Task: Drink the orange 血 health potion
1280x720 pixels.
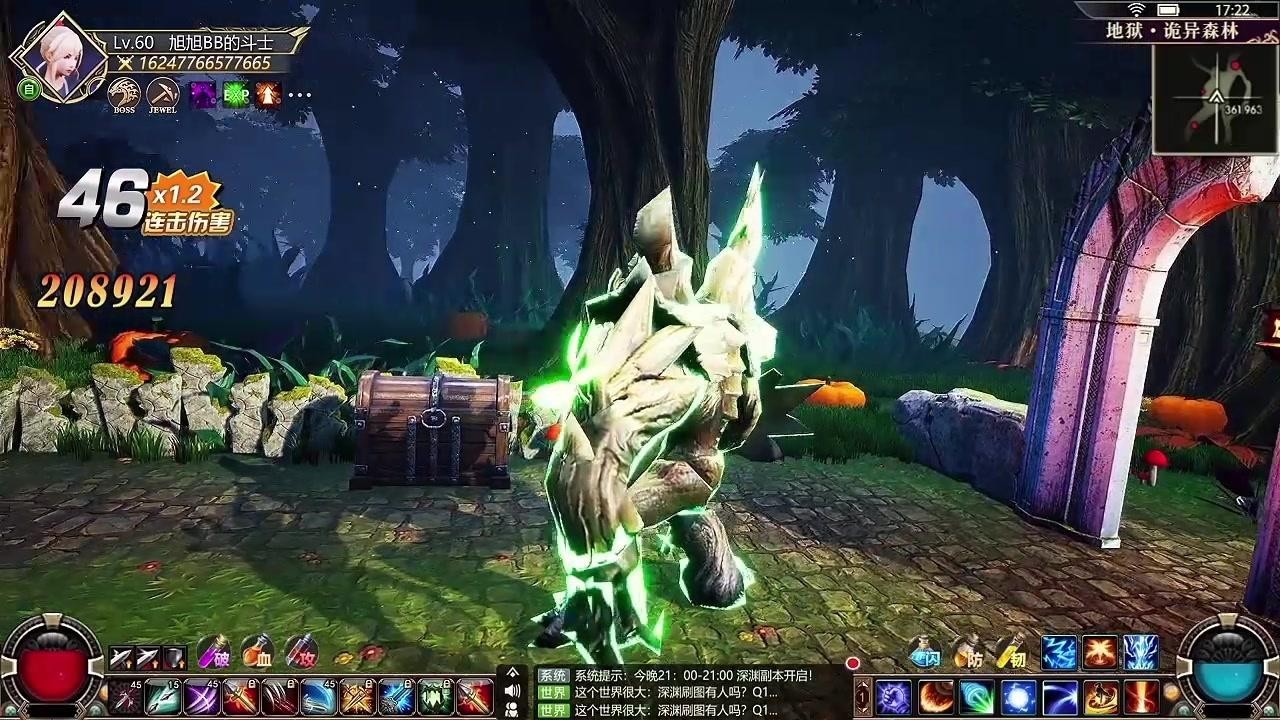Action: coord(256,653)
